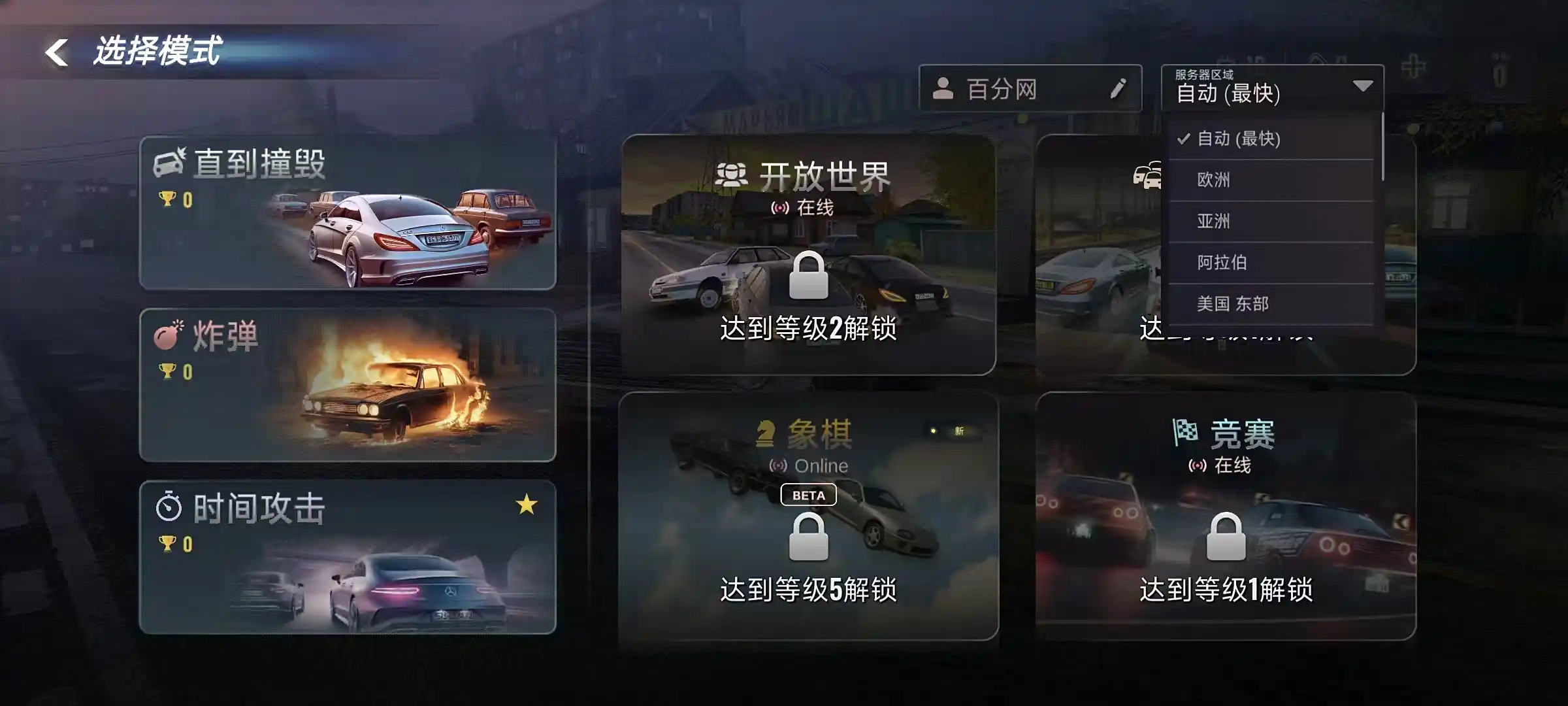This screenshot has height=706, width=1568.
Task: Click the BETA badge on 象棋 card
Action: [x=808, y=495]
